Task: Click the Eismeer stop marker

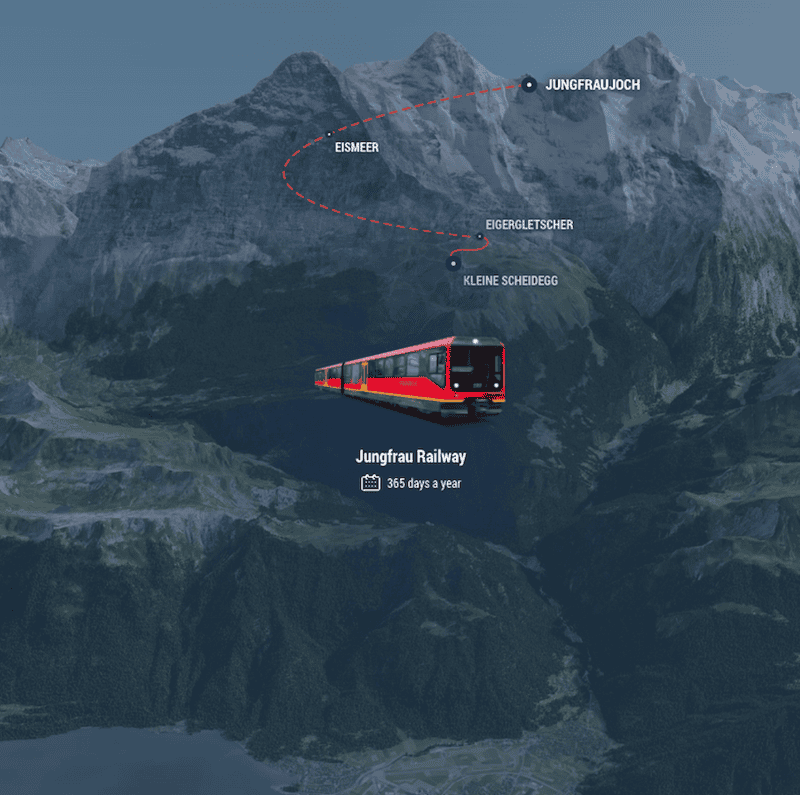Action: point(329,133)
